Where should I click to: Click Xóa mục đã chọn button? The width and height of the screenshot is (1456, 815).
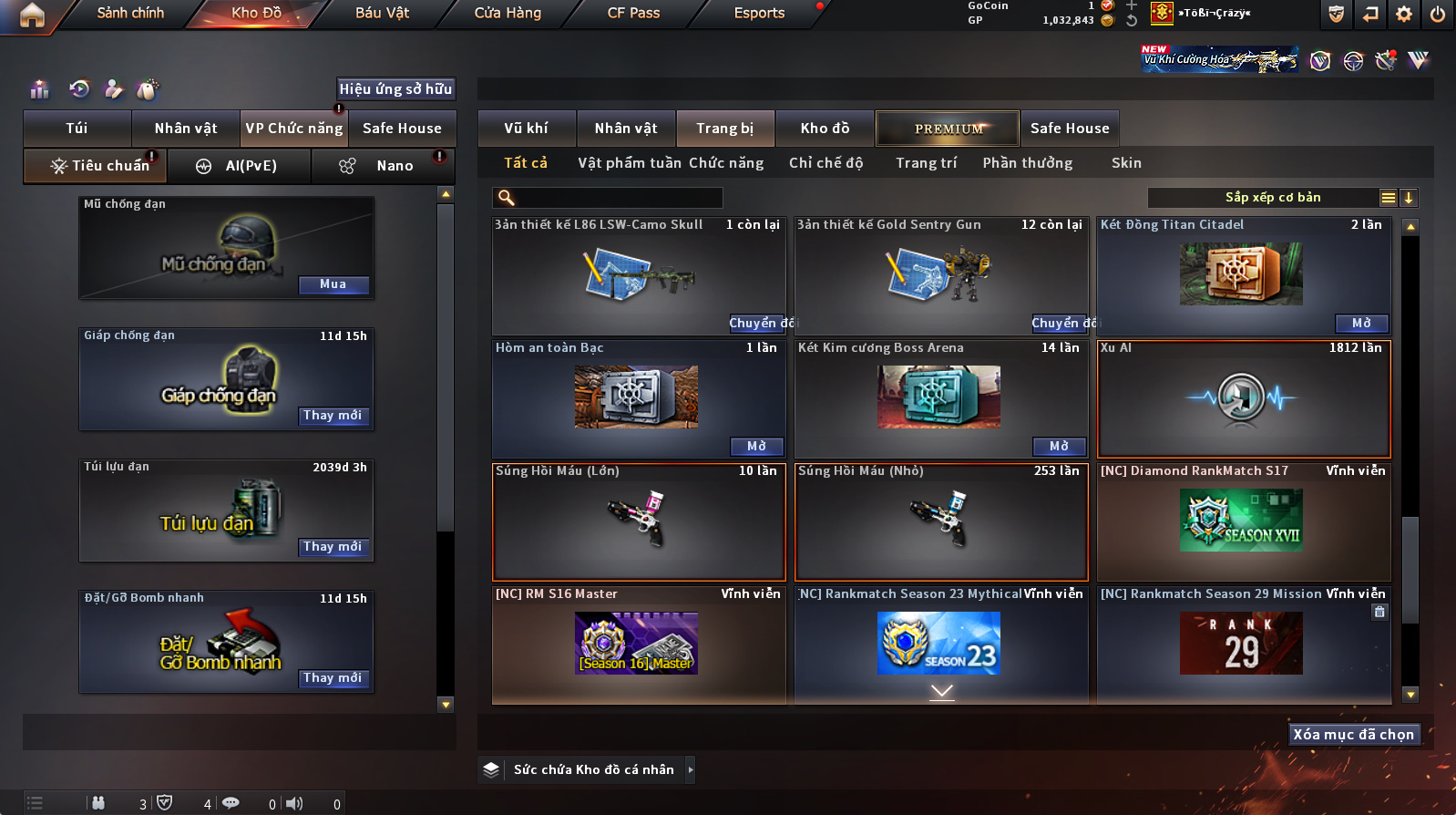1354,735
